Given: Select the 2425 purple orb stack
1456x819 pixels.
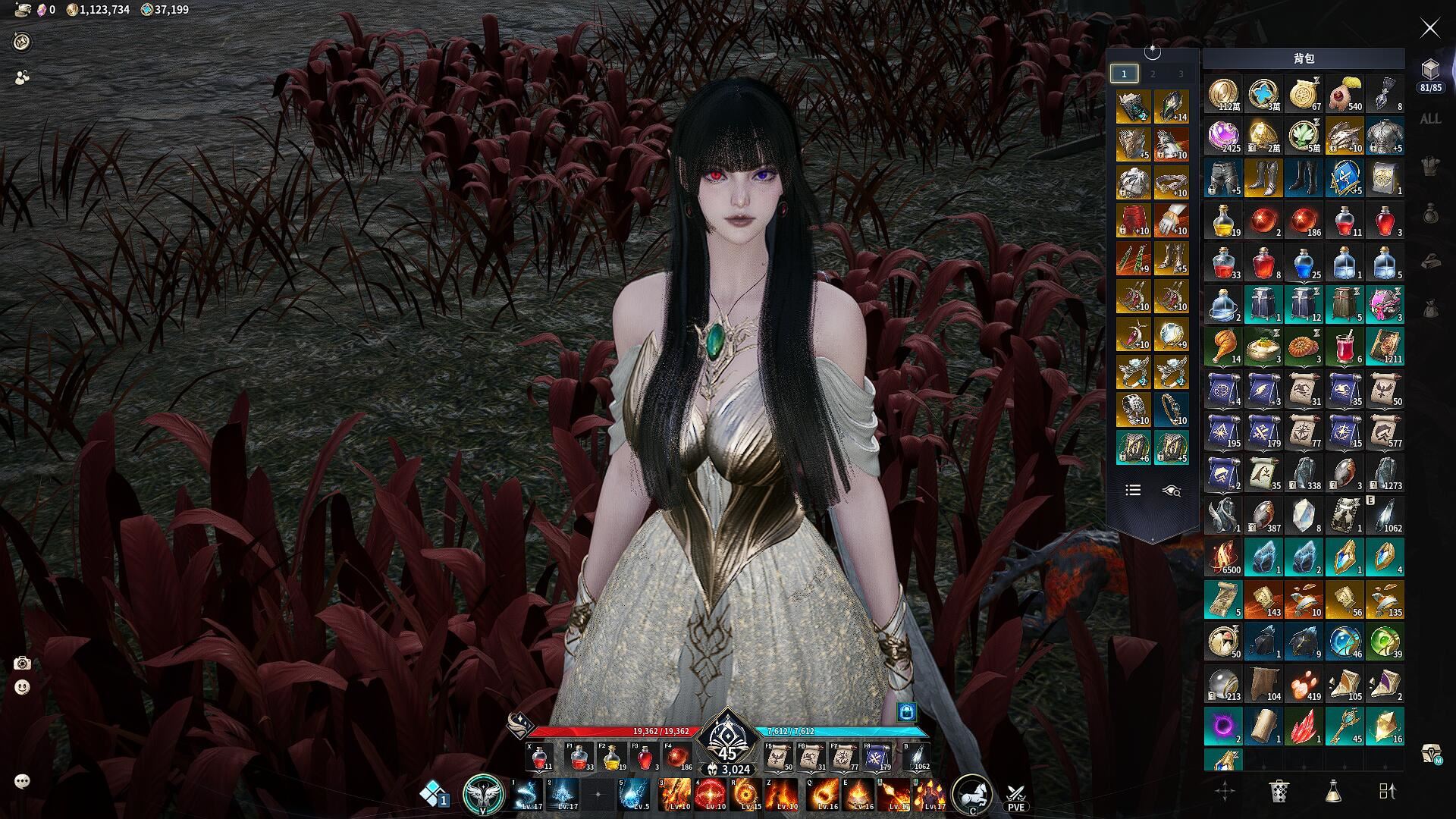Looking at the screenshot, I should tap(1222, 136).
